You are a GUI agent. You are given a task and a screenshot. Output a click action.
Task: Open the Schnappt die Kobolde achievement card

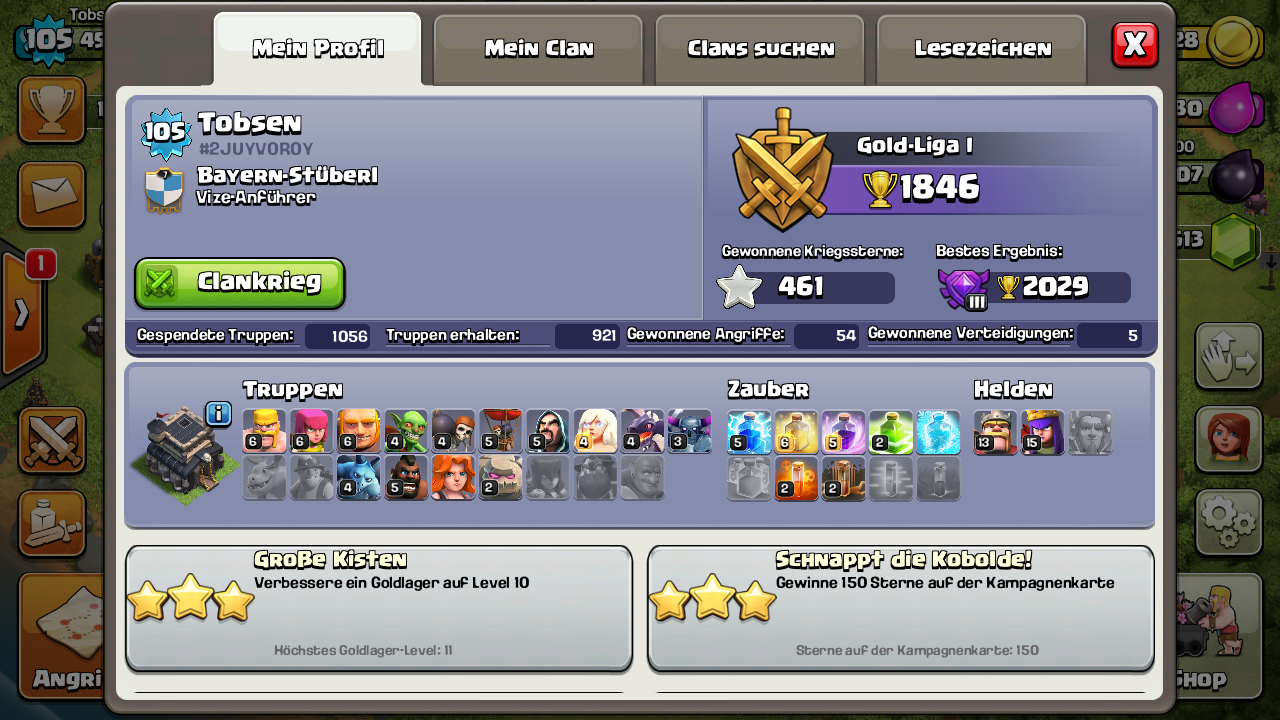(901, 607)
